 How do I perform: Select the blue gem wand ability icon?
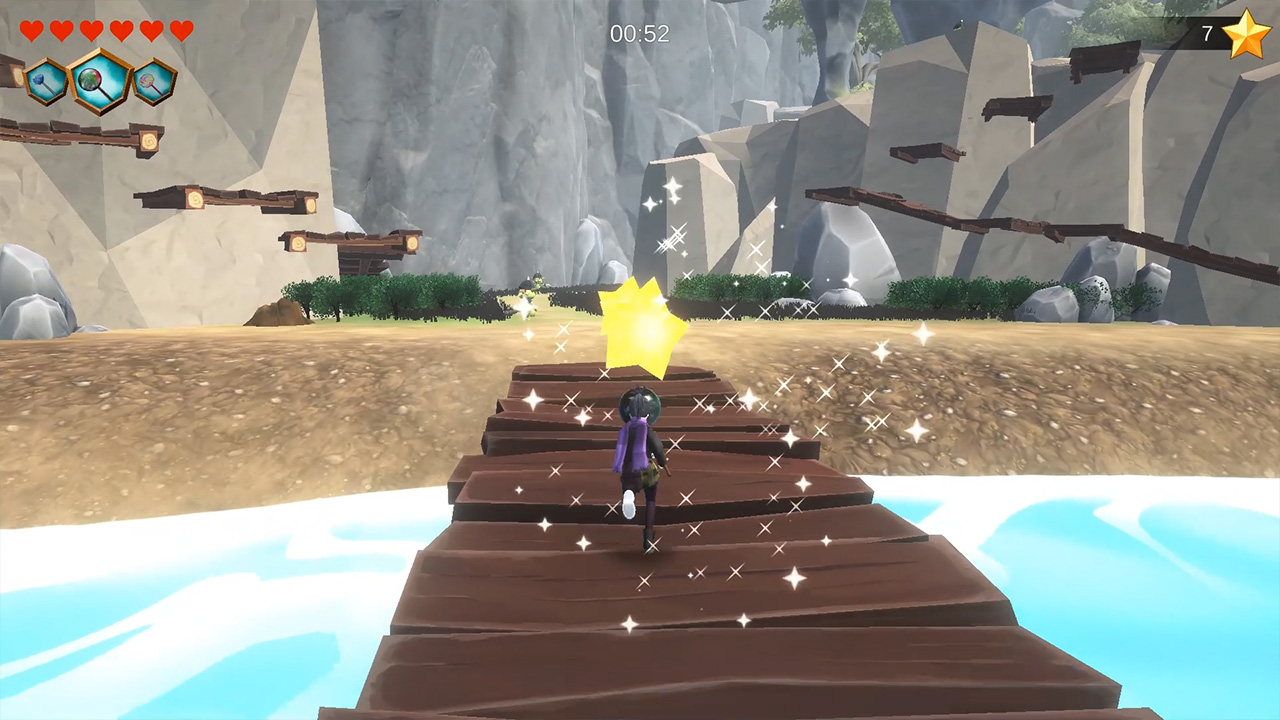pyautogui.click(x=45, y=83)
